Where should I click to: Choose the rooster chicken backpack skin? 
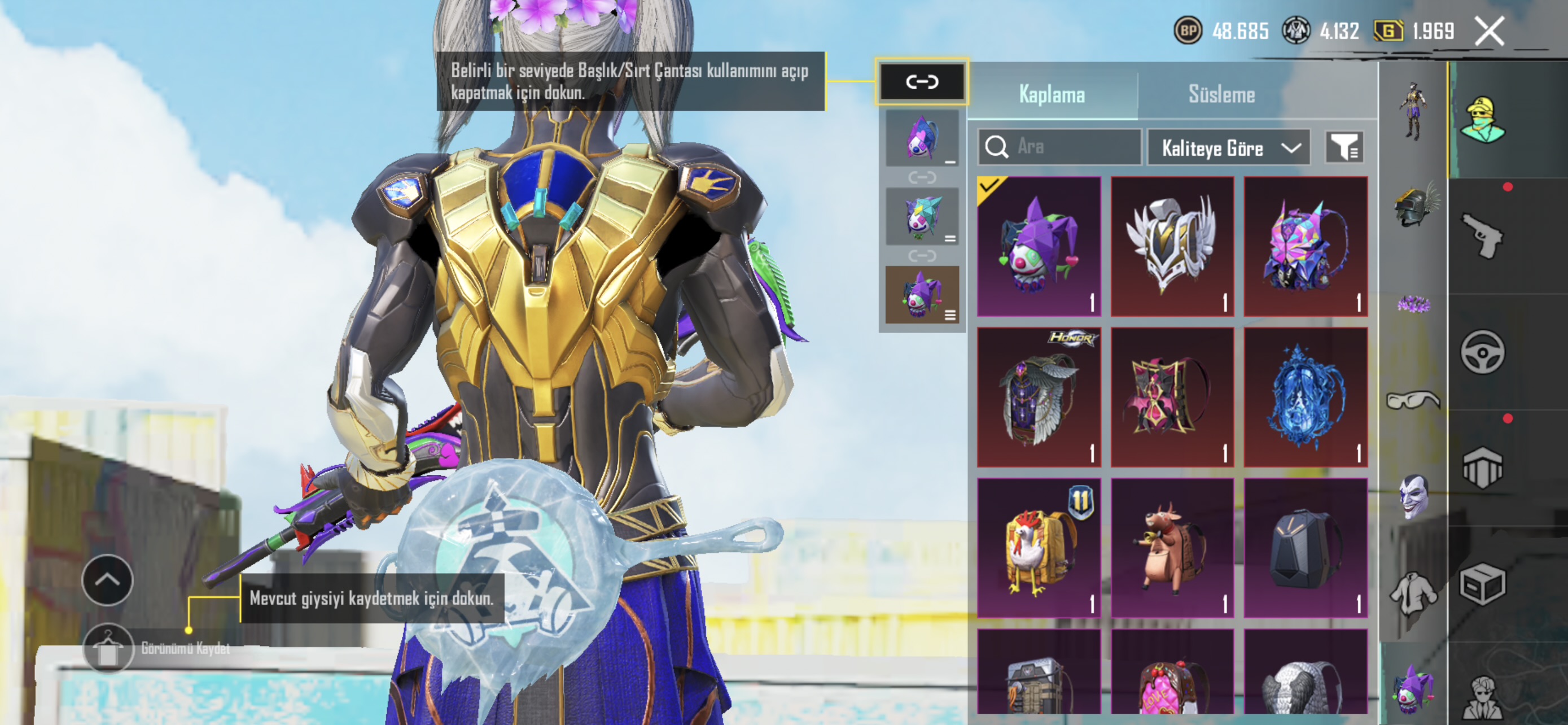tap(1039, 548)
